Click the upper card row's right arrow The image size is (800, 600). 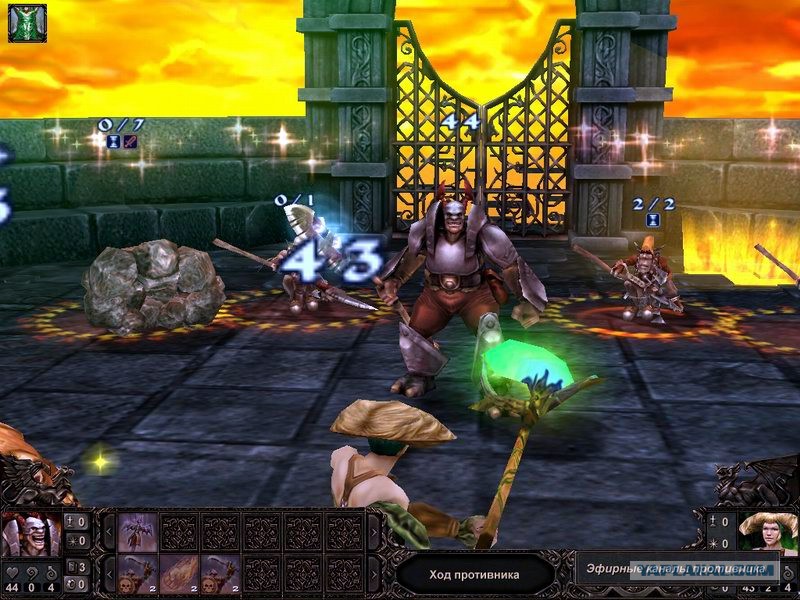pos(374,532)
